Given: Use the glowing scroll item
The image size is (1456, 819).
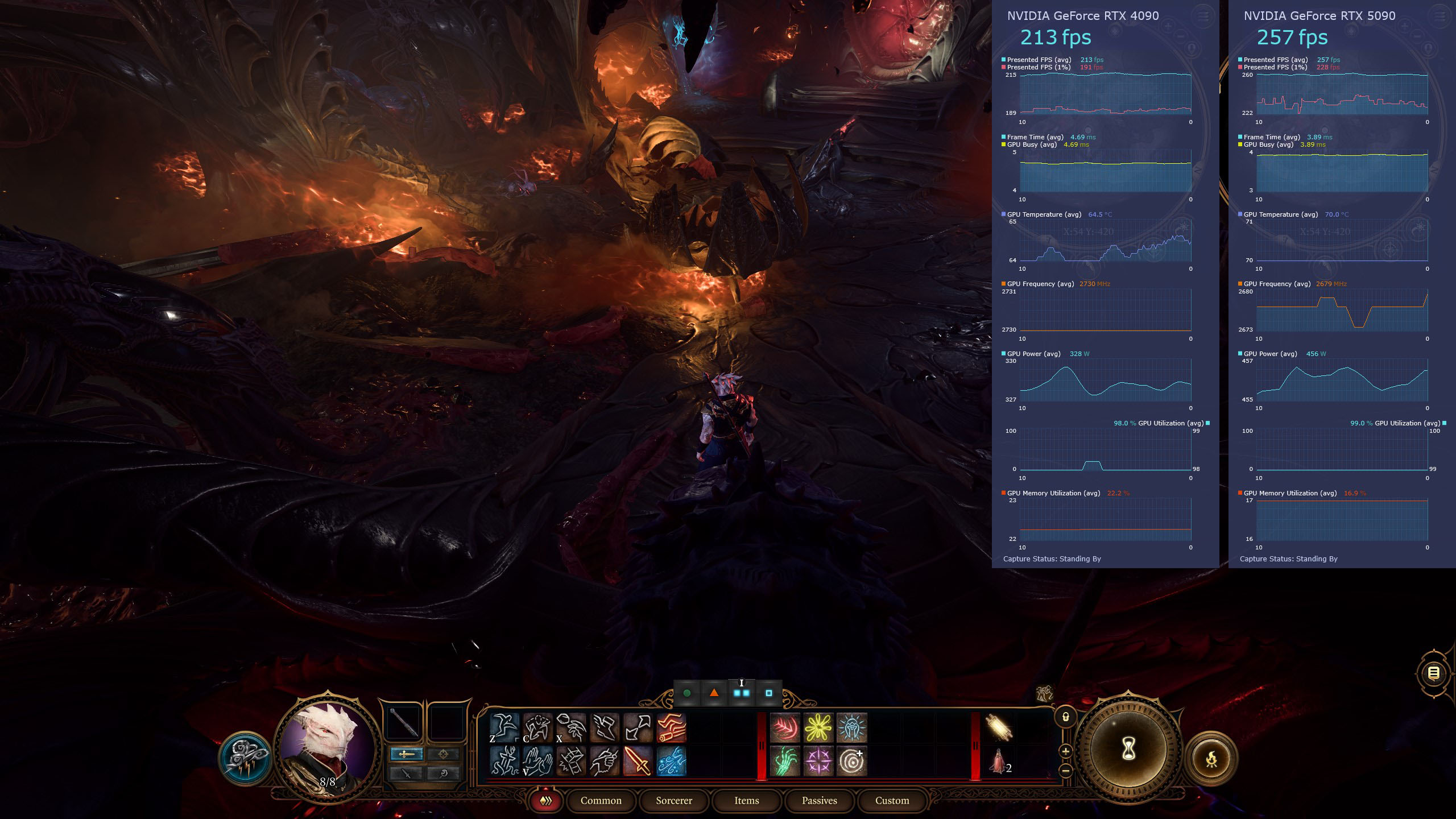Looking at the screenshot, I should (999, 729).
